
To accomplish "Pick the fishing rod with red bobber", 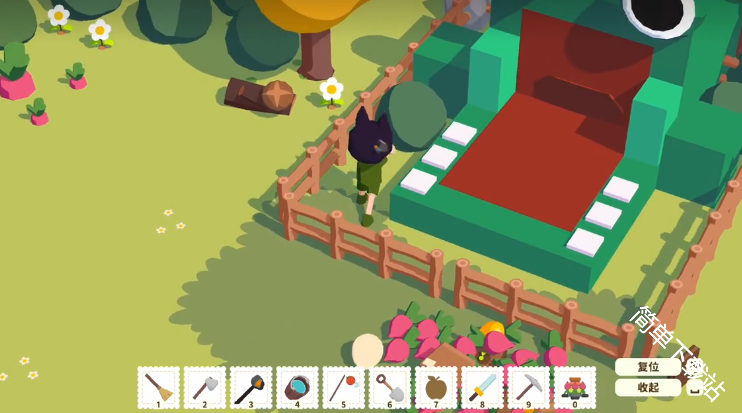I will (343, 387).
